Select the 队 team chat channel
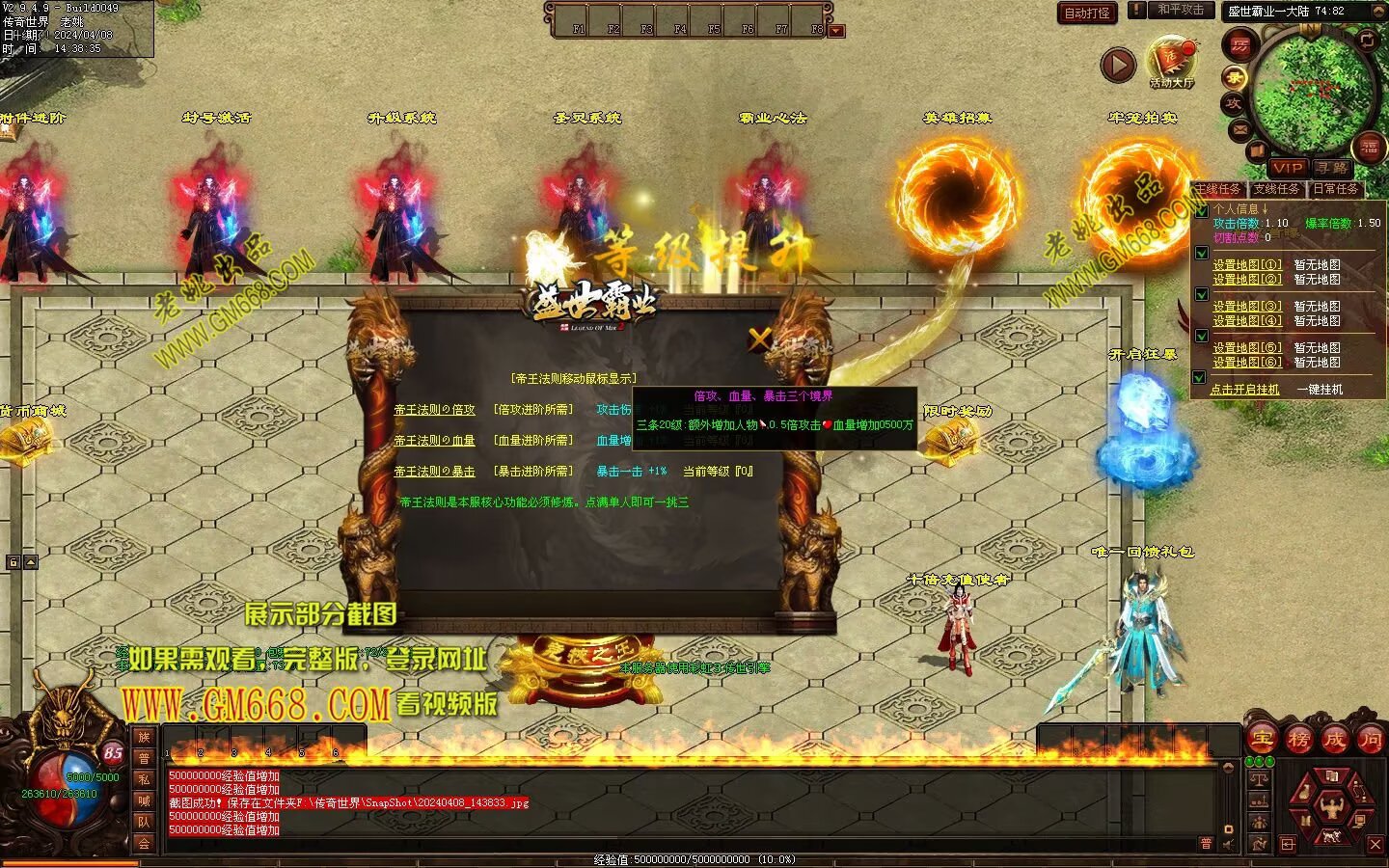Image resolution: width=1389 pixels, height=868 pixels. [144, 822]
